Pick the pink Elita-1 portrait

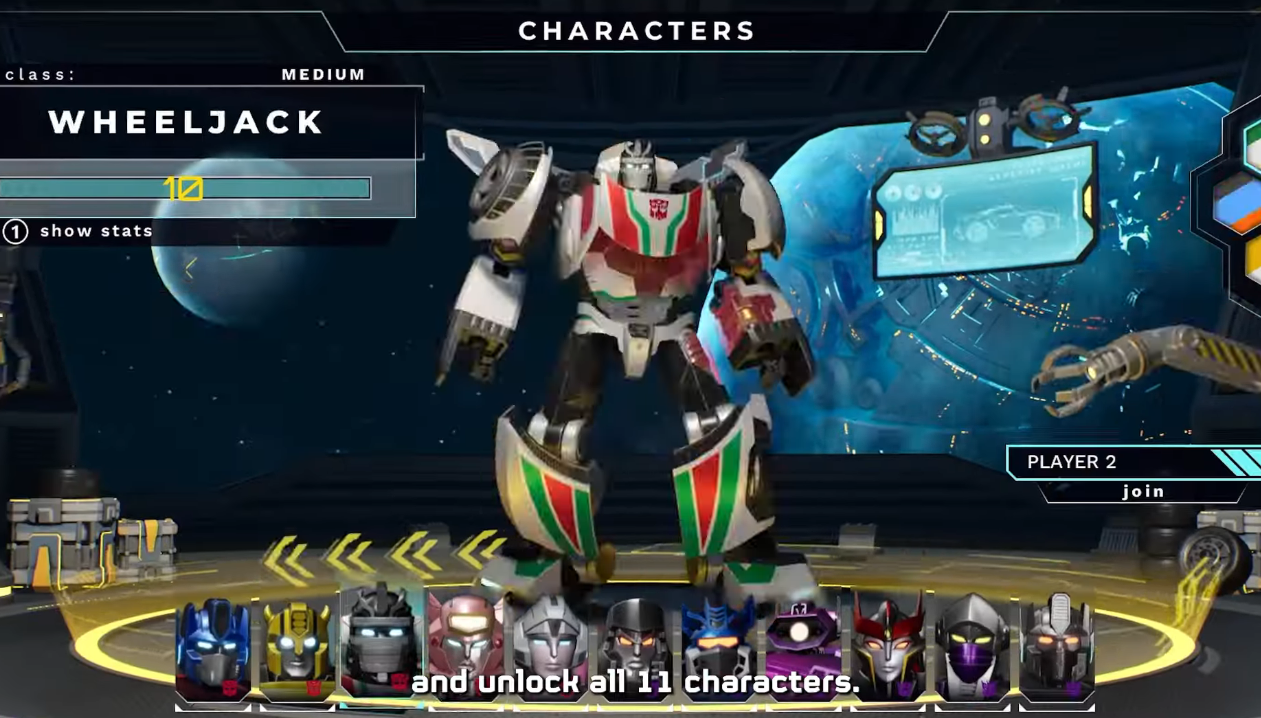click(466, 640)
